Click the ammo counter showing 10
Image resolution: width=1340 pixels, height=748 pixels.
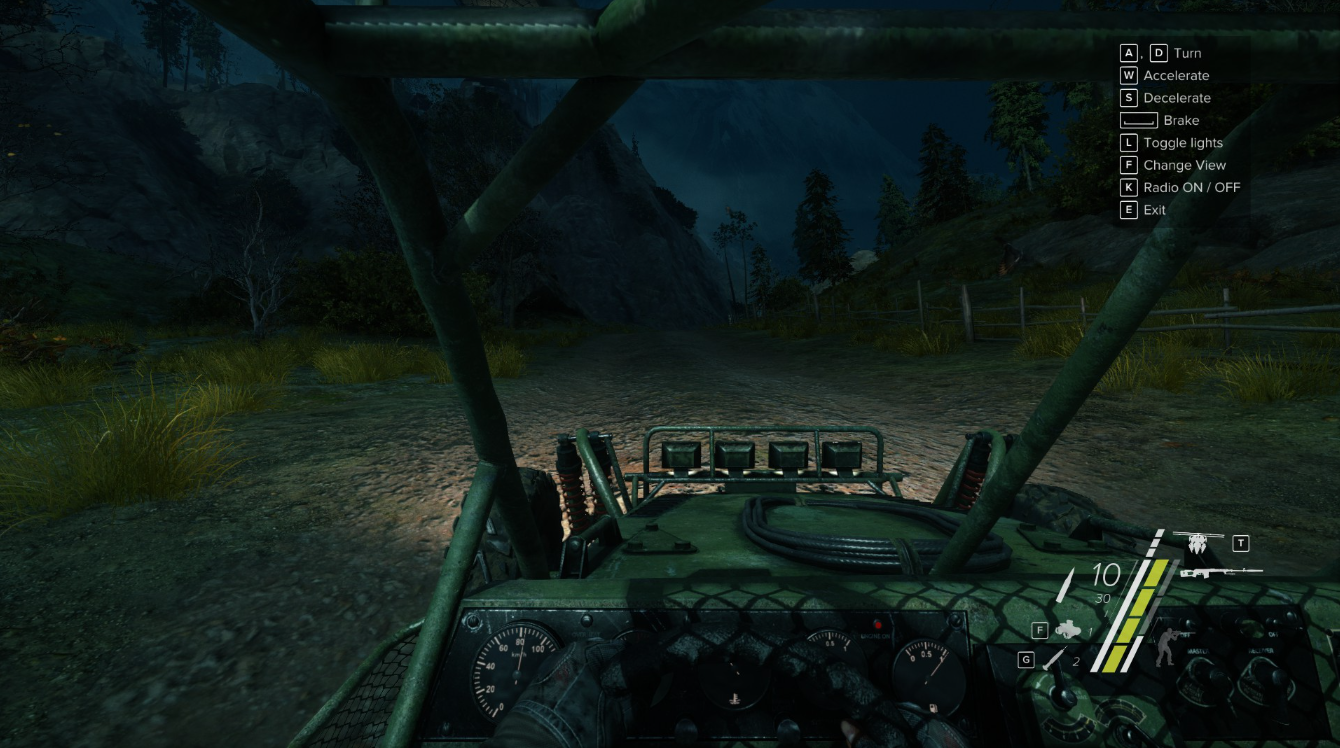[x=1103, y=575]
